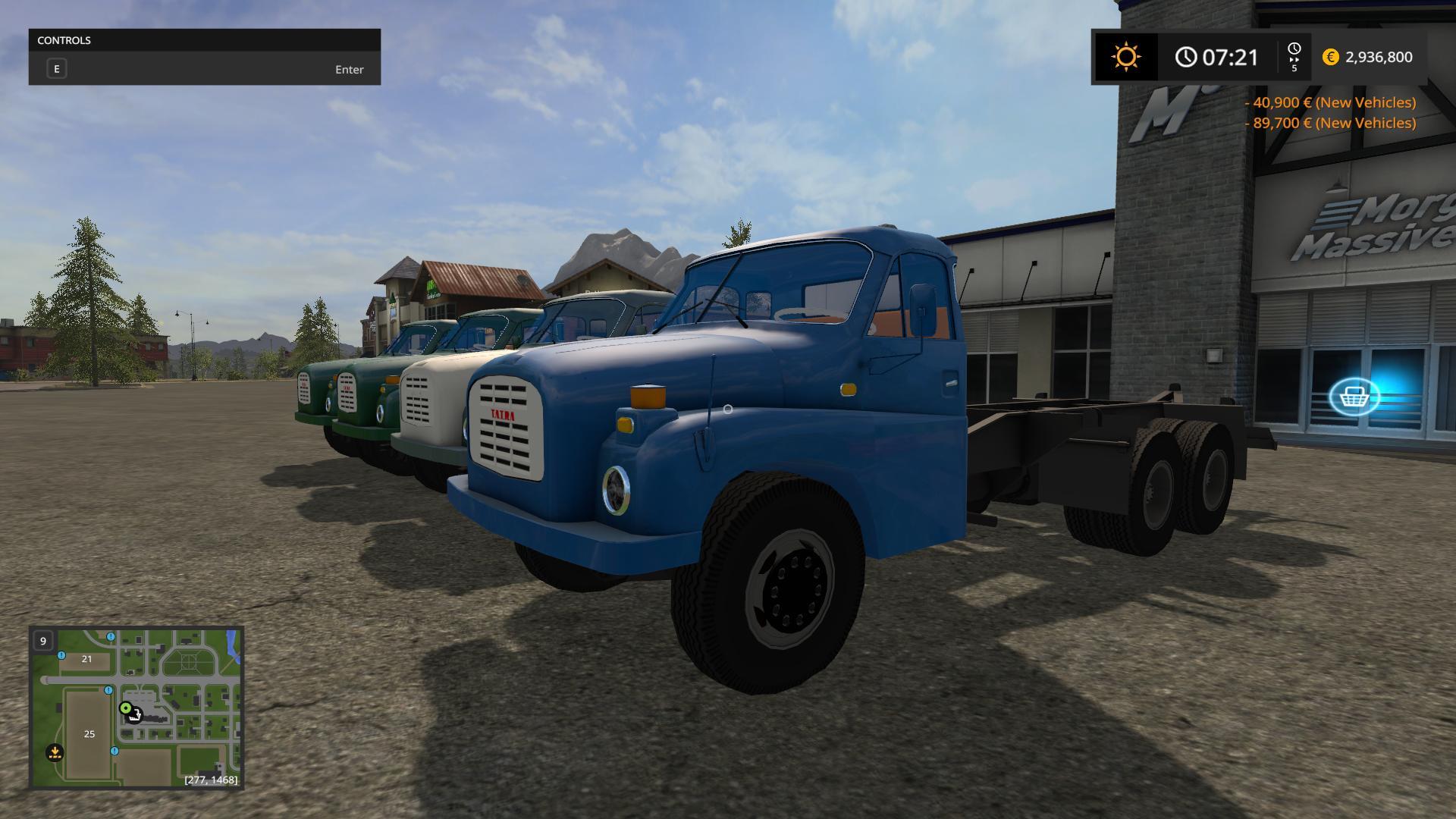Click the orange unloading point marker on minimap
The height and width of the screenshot is (819, 1456).
coord(55,752)
